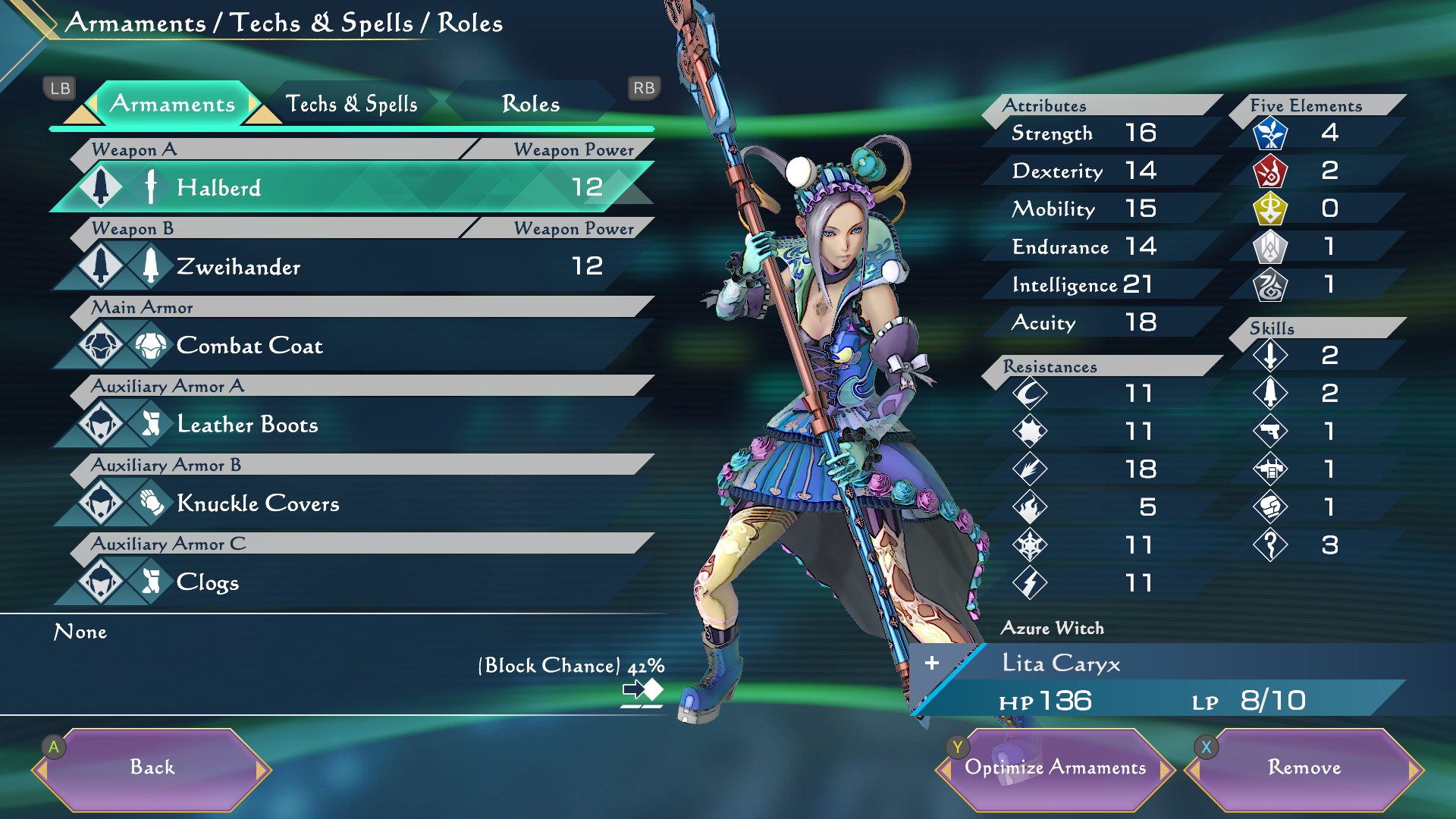
Task: Choose the Zweihander Weapon B slot
Action: pyautogui.click(x=353, y=266)
